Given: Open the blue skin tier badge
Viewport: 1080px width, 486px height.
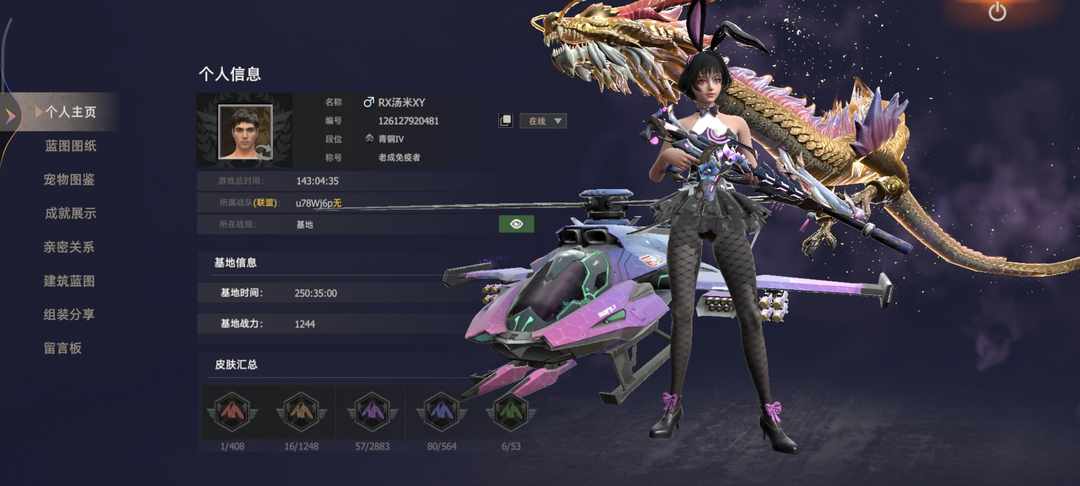Looking at the screenshot, I should click(x=441, y=411).
